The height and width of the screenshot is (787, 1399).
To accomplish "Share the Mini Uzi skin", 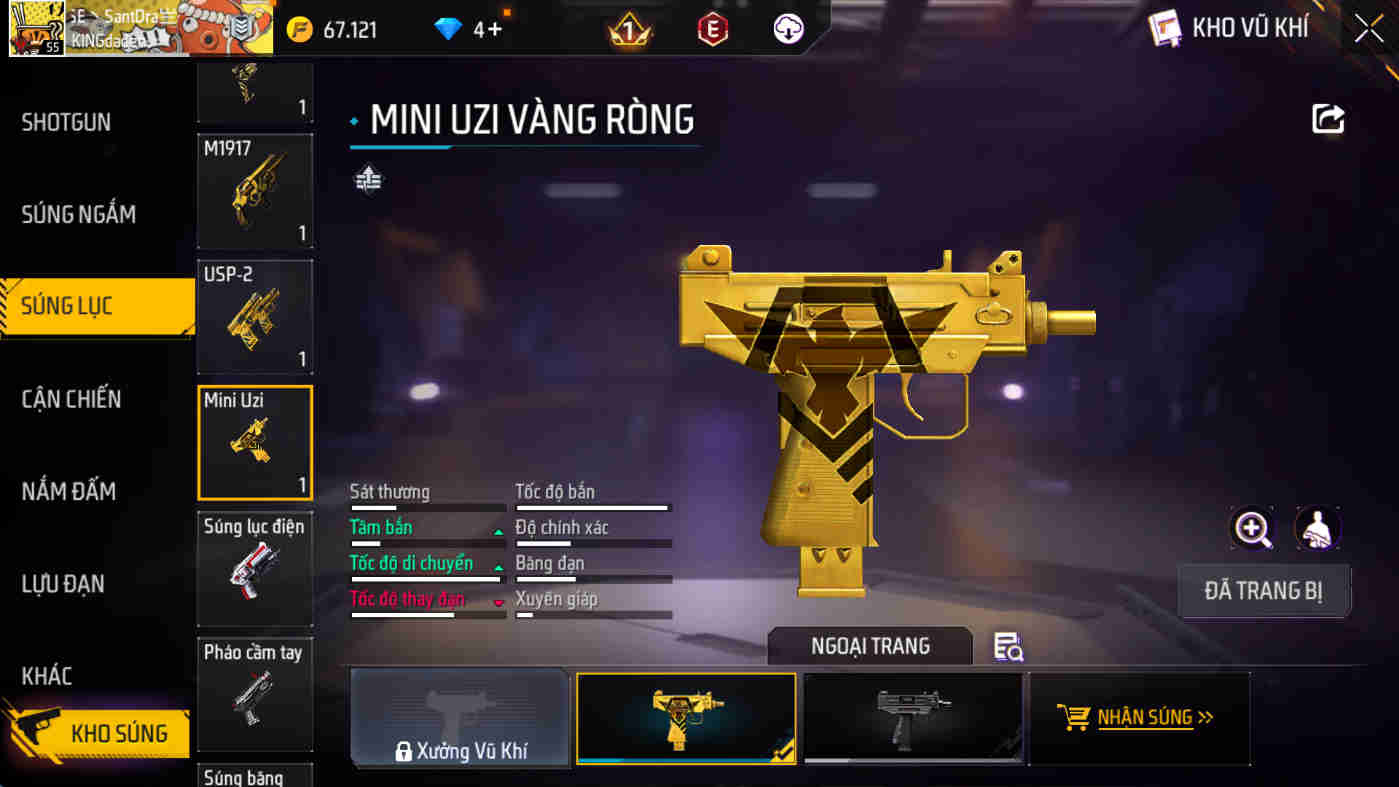I will click(1328, 119).
